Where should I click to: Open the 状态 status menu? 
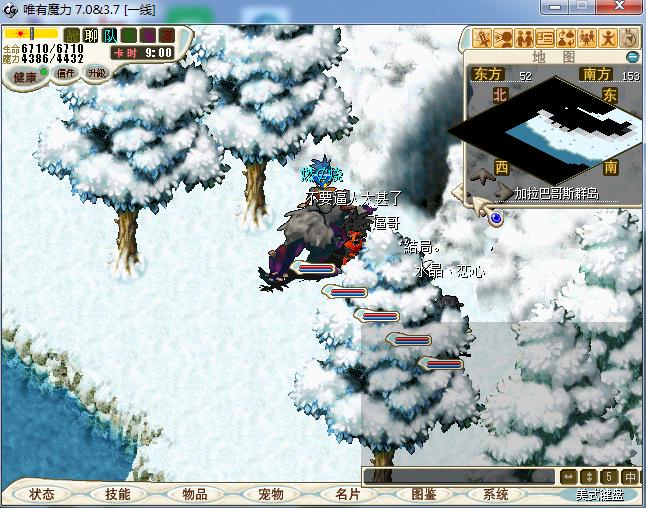click(x=42, y=494)
